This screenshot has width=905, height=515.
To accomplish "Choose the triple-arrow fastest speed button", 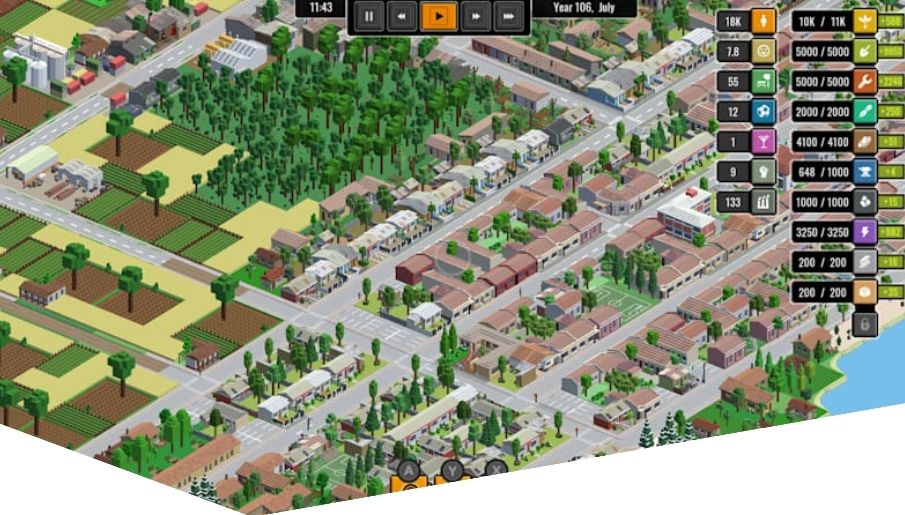I will click(x=507, y=16).
